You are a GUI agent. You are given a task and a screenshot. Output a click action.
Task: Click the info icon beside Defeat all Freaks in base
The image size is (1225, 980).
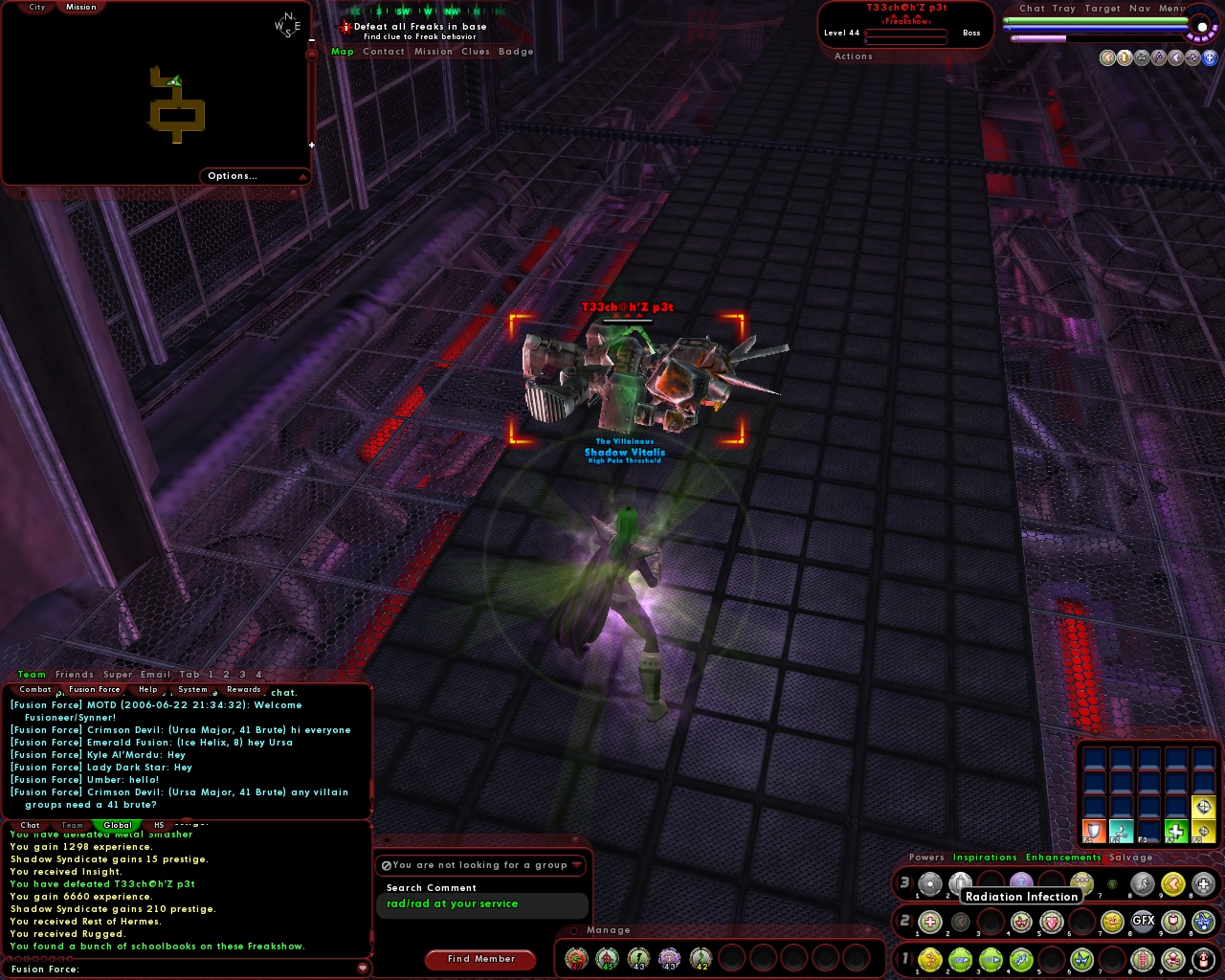345,27
